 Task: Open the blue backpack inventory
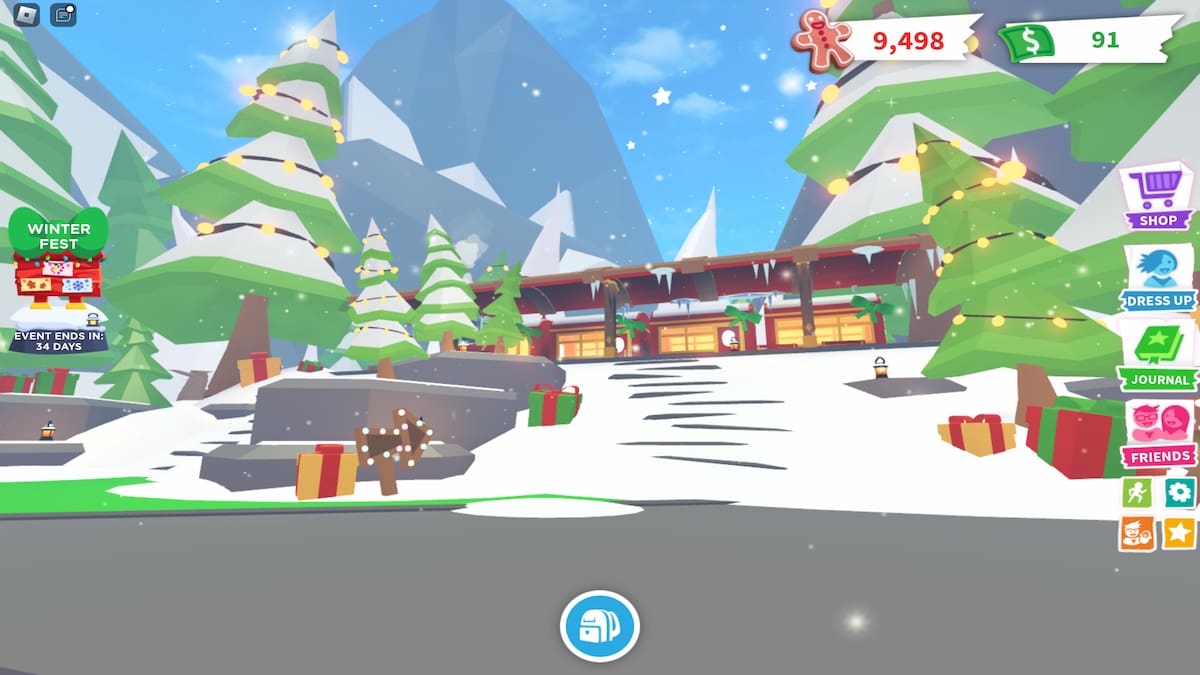coord(599,627)
